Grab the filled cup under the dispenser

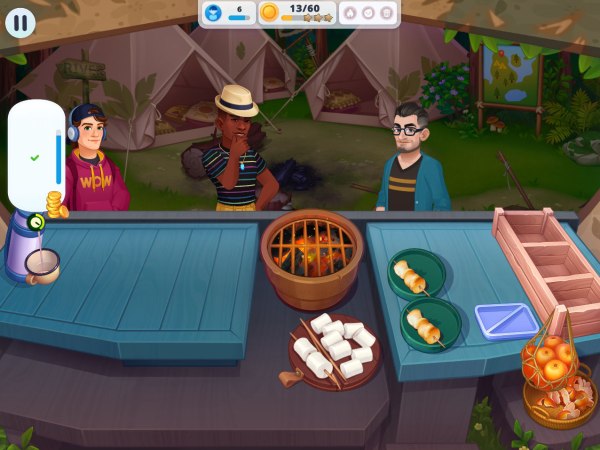click(x=42, y=265)
